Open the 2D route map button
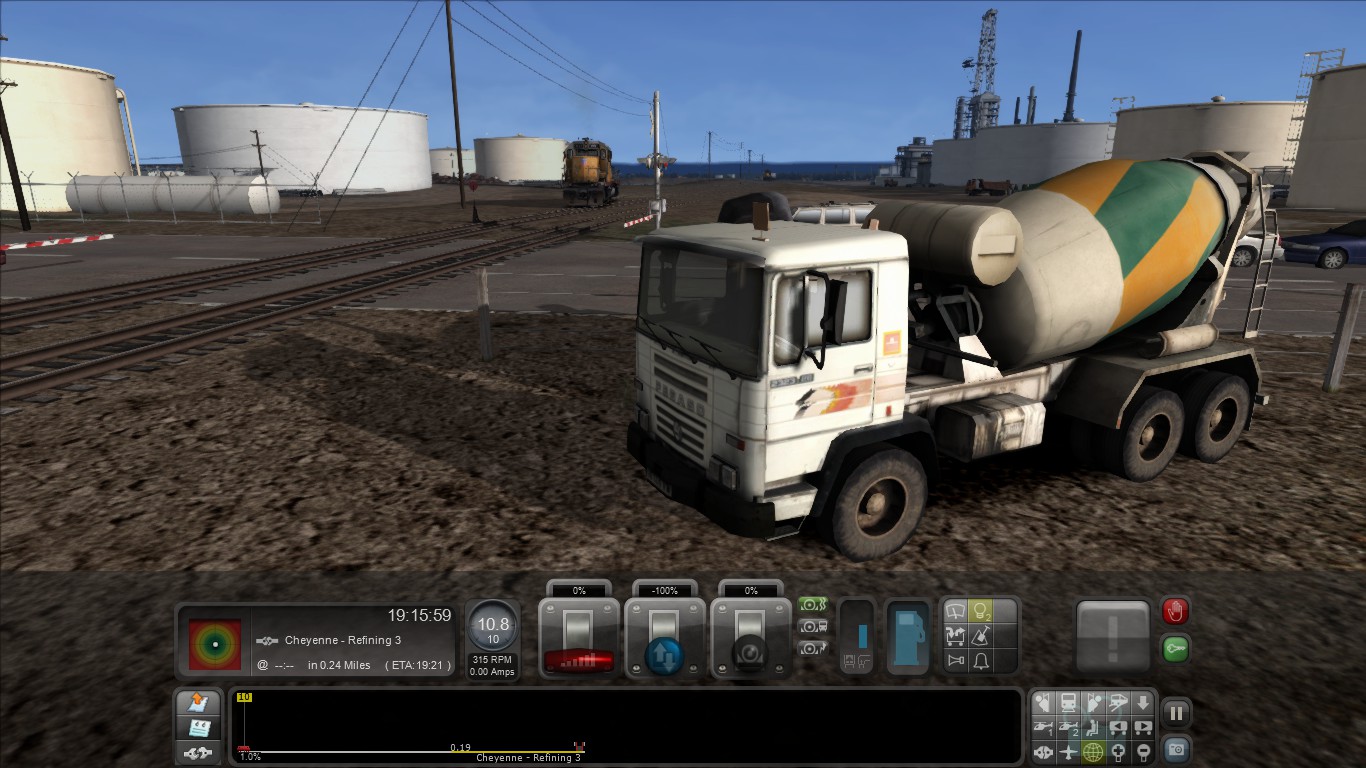 198,703
